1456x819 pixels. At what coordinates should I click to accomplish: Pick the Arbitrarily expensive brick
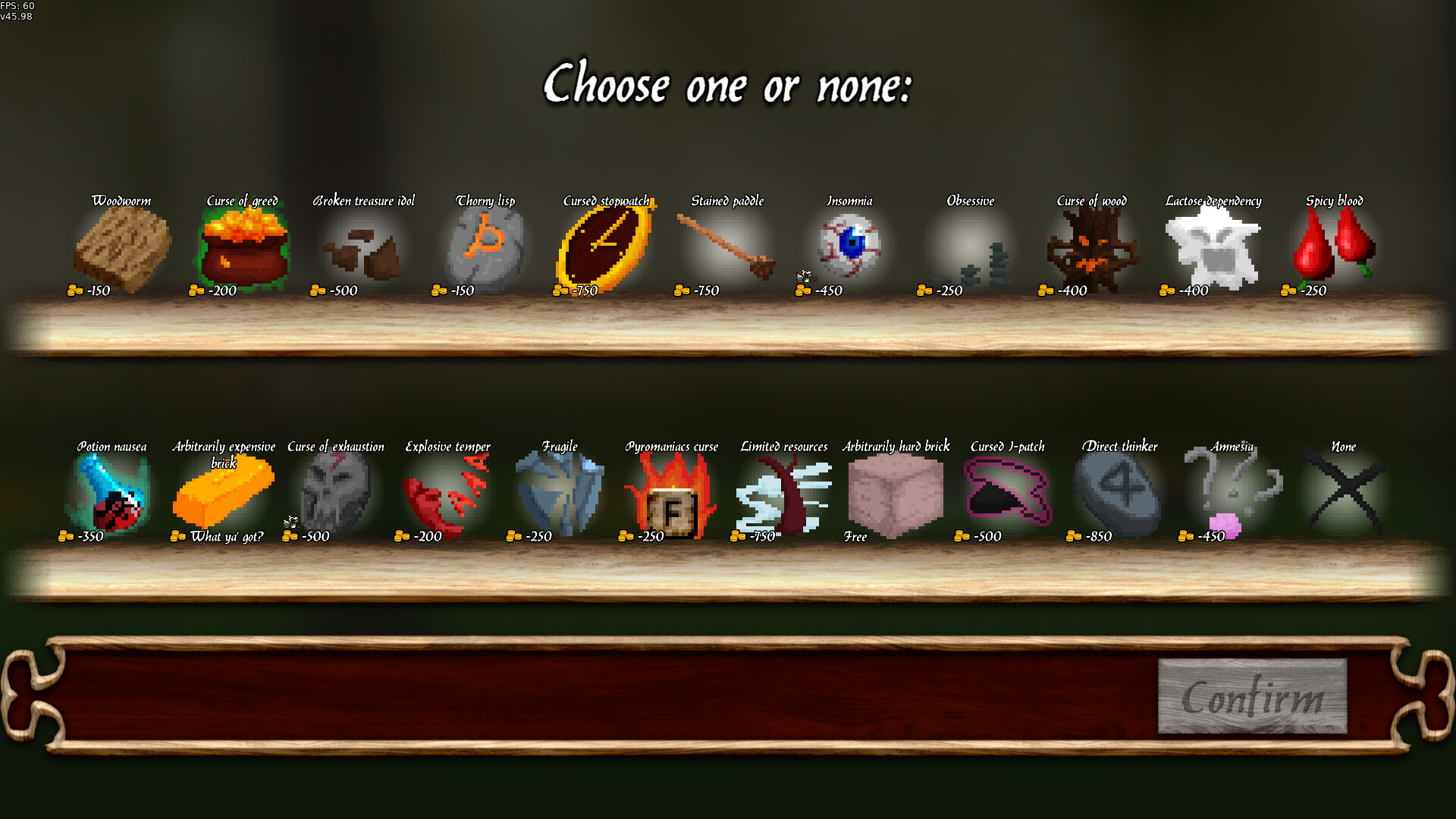coord(224,493)
